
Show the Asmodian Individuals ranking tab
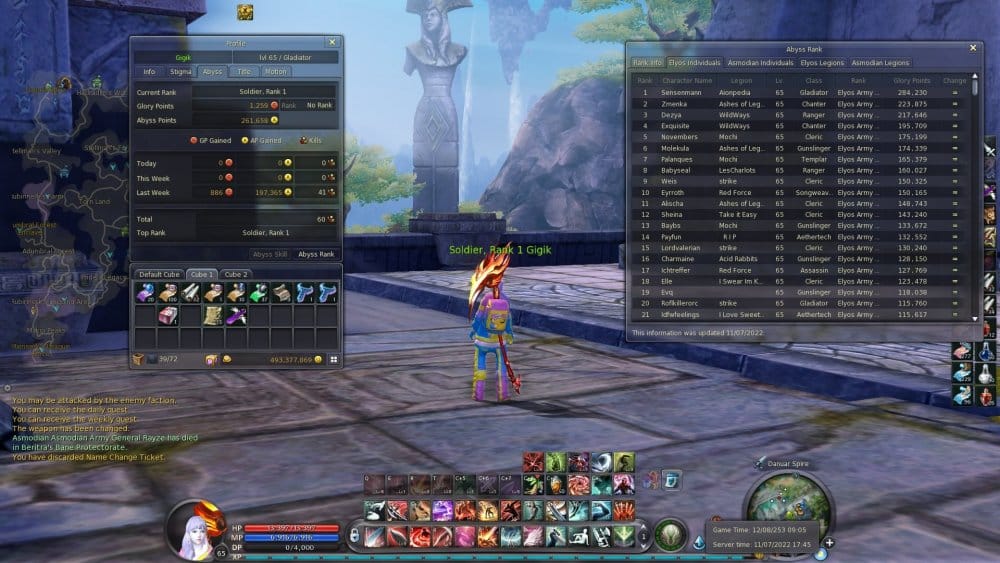759,63
